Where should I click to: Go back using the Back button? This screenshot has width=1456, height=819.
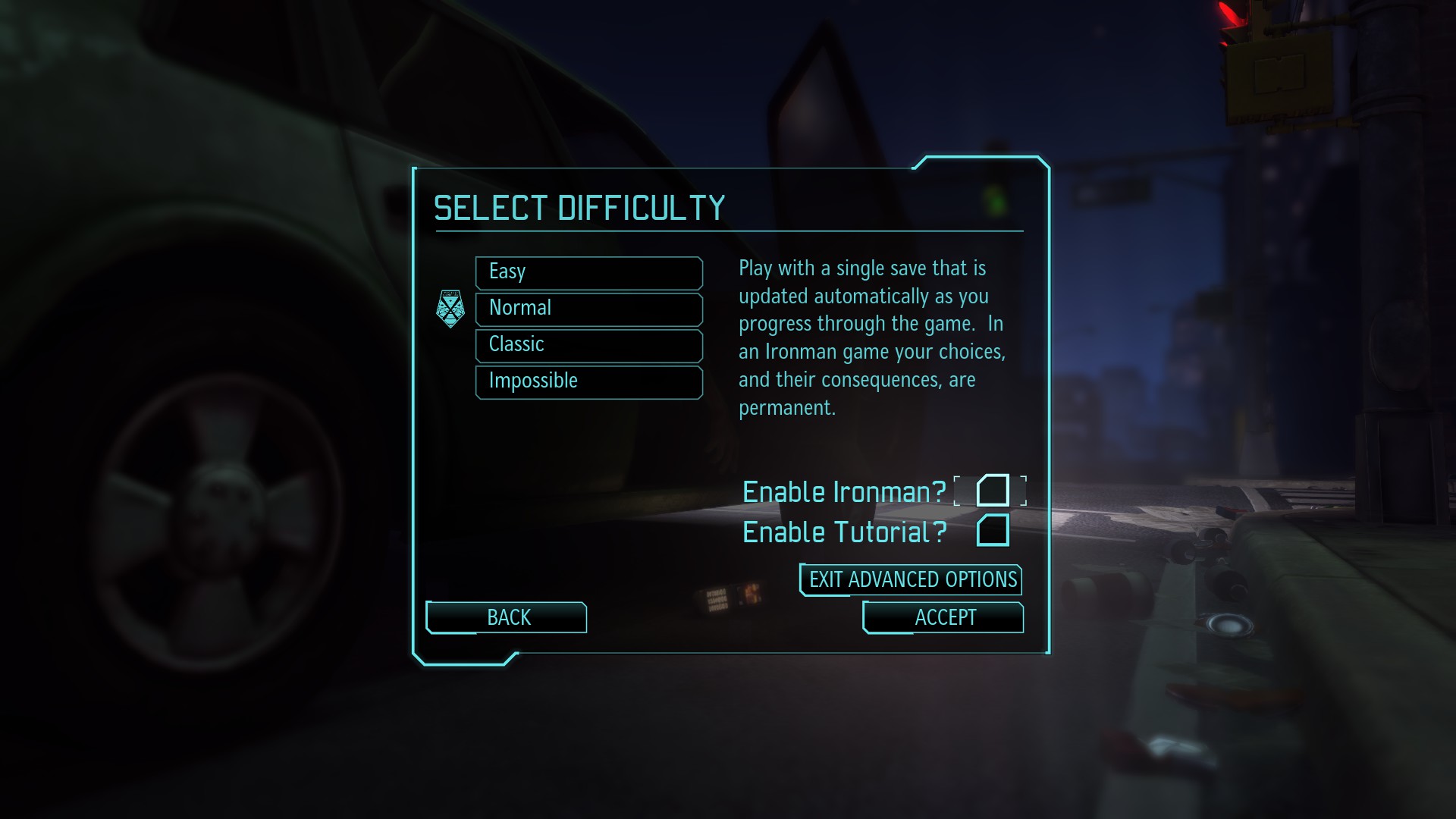pos(506,617)
